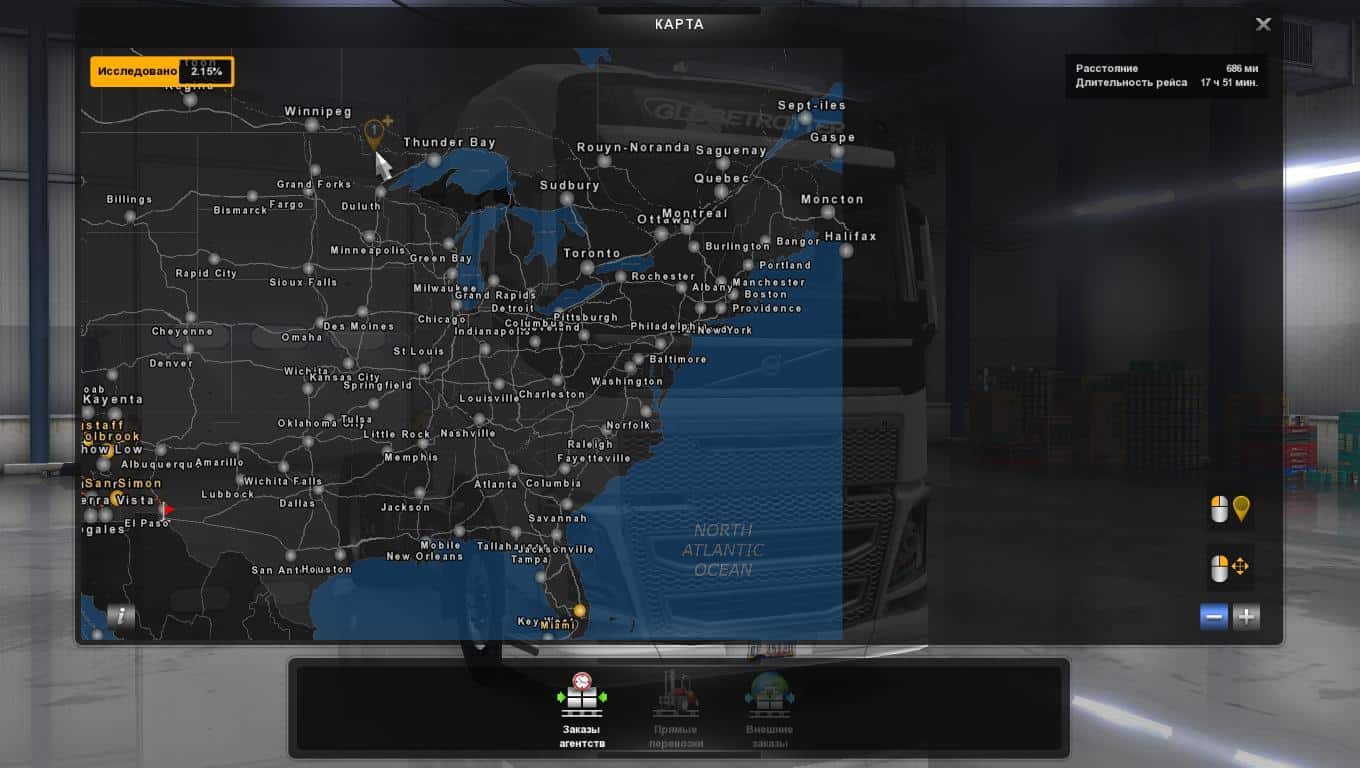Click the red truck position arrow

tap(167, 509)
